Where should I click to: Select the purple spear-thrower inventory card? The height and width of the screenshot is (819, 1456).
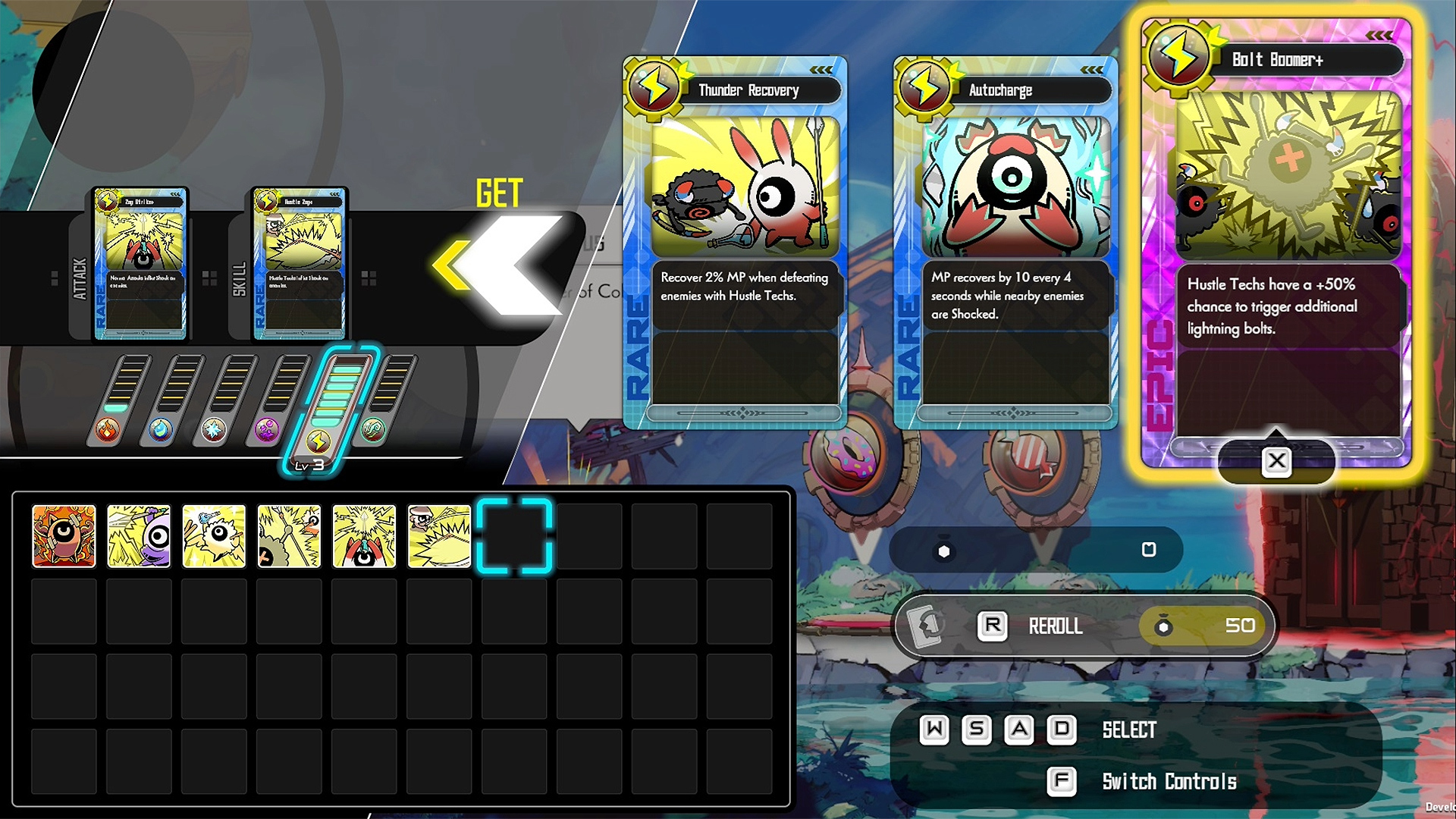139,536
